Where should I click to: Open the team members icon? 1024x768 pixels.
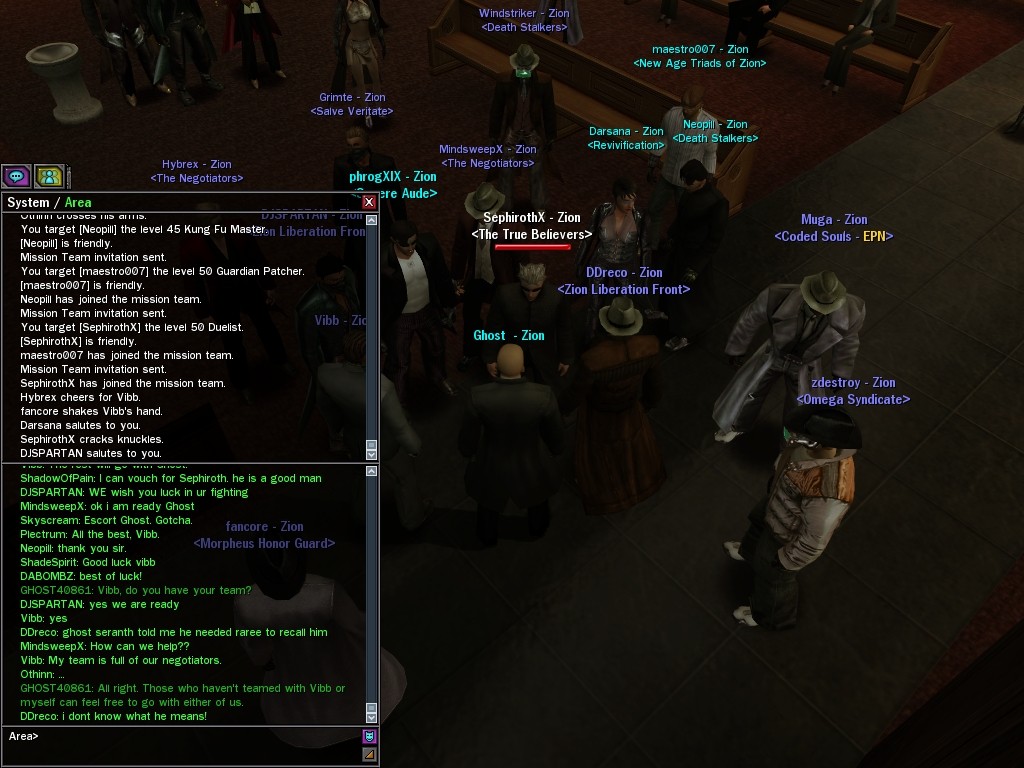pos(49,177)
